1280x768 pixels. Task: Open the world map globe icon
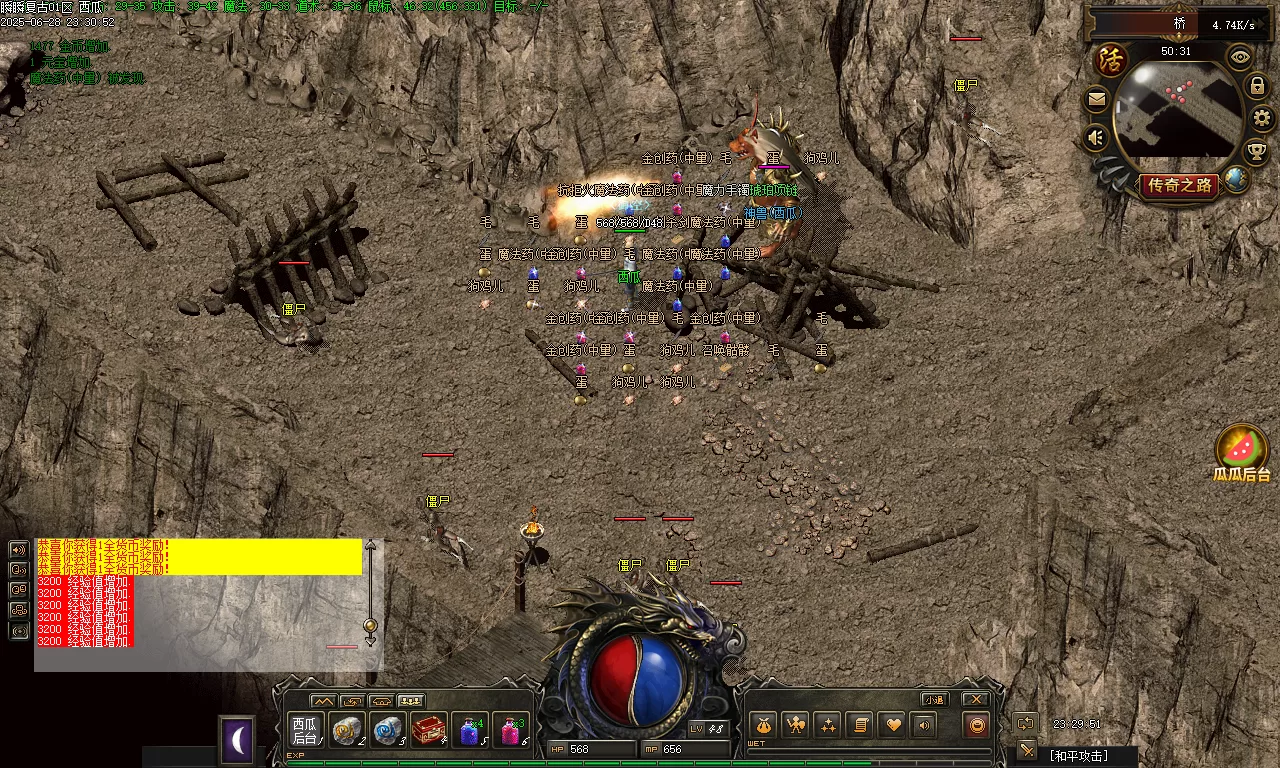tap(1237, 179)
